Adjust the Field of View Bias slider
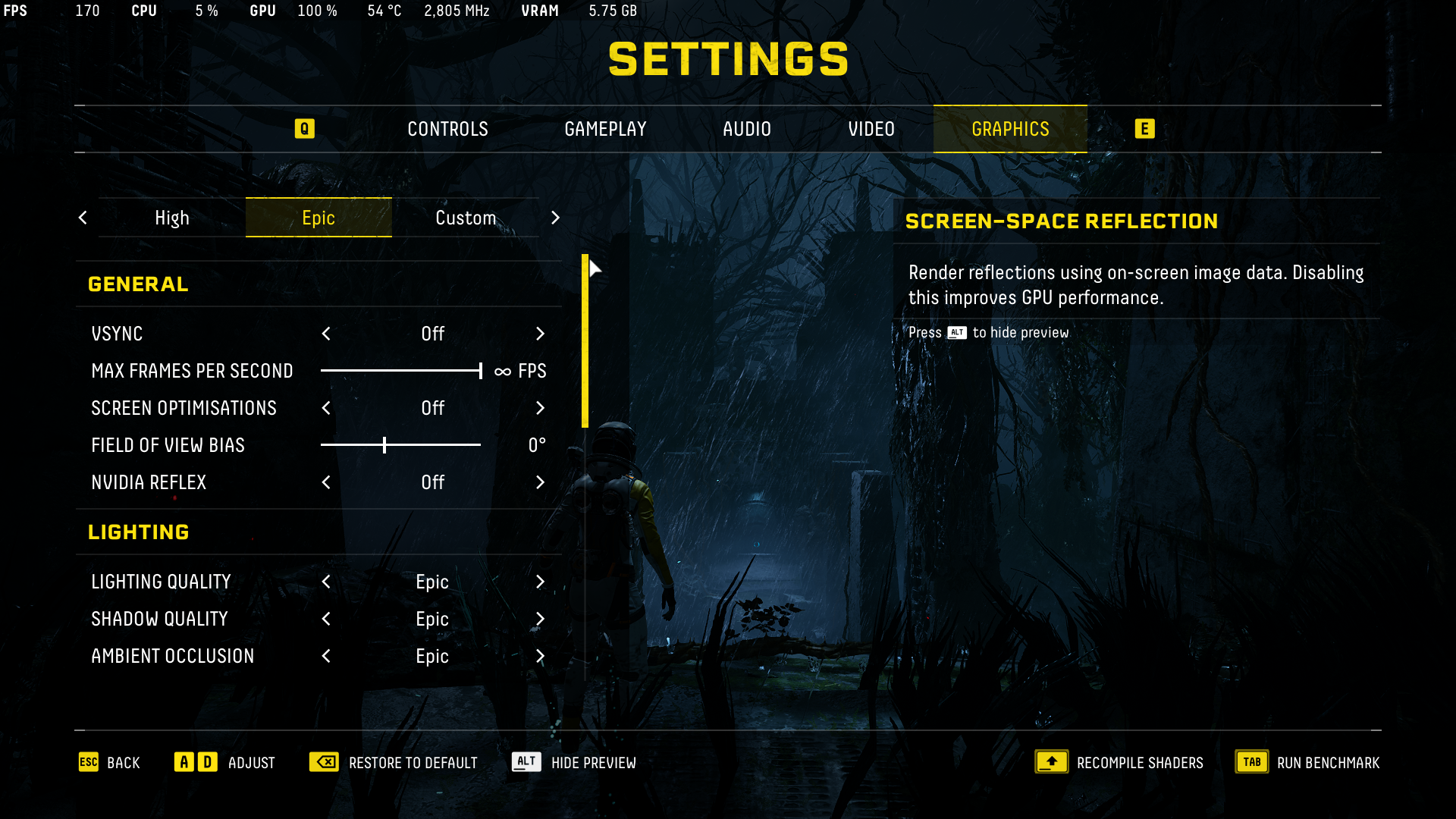Viewport: 1456px width, 819px height. [x=384, y=445]
